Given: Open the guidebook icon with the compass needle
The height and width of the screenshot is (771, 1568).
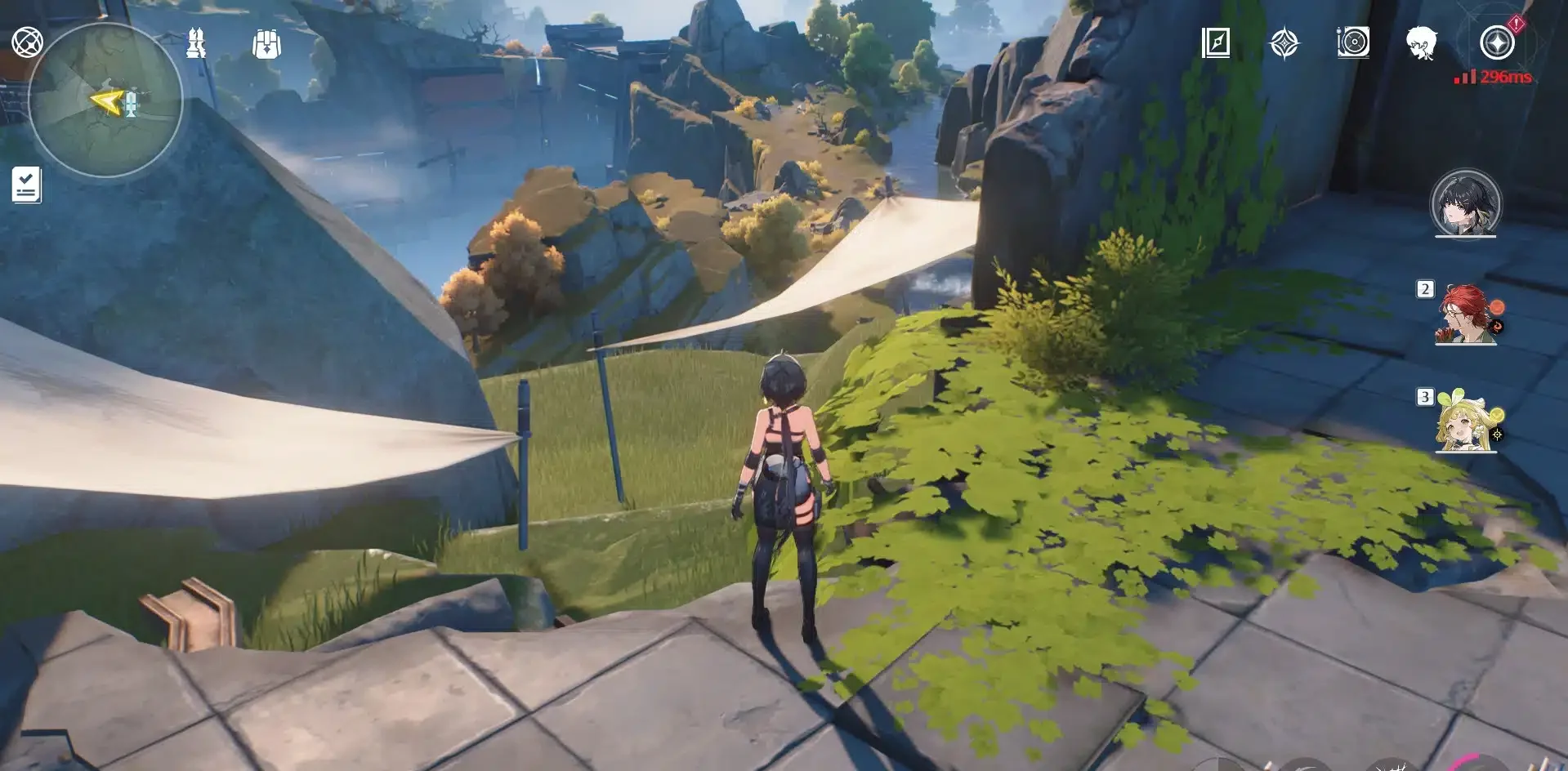Looking at the screenshot, I should coord(1216,42).
